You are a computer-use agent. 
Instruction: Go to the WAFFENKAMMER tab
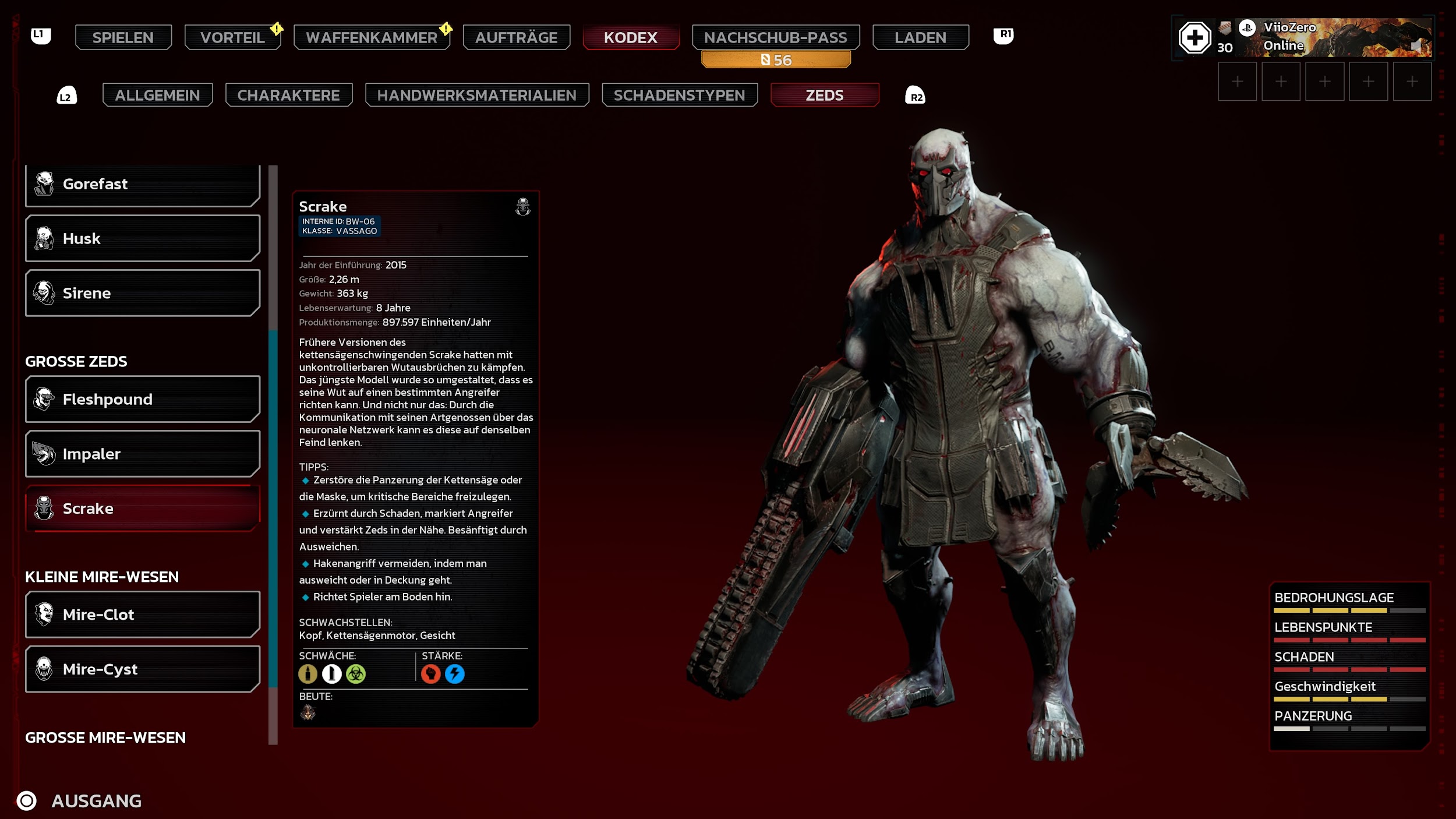coord(372,37)
